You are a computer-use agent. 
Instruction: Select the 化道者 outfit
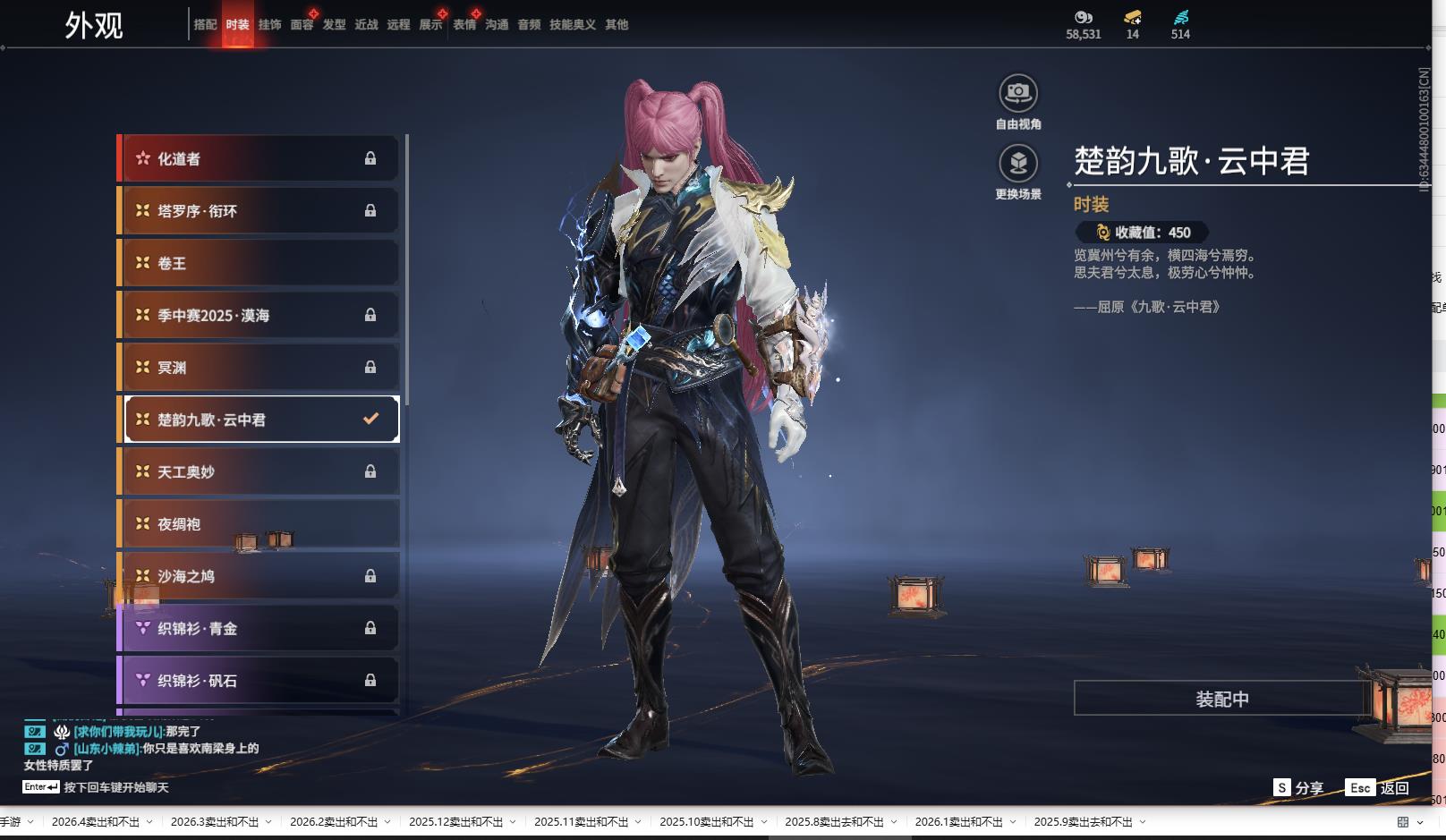(x=259, y=159)
